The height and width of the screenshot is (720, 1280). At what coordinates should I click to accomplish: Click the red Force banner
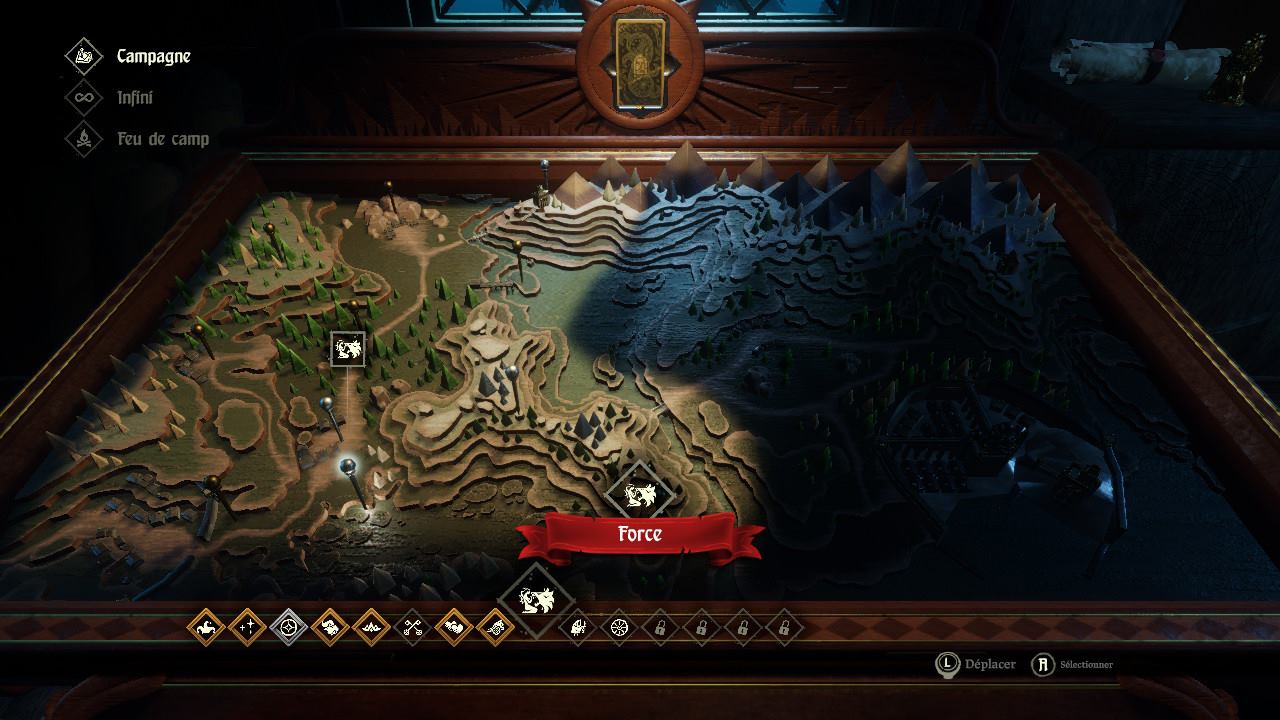click(640, 534)
